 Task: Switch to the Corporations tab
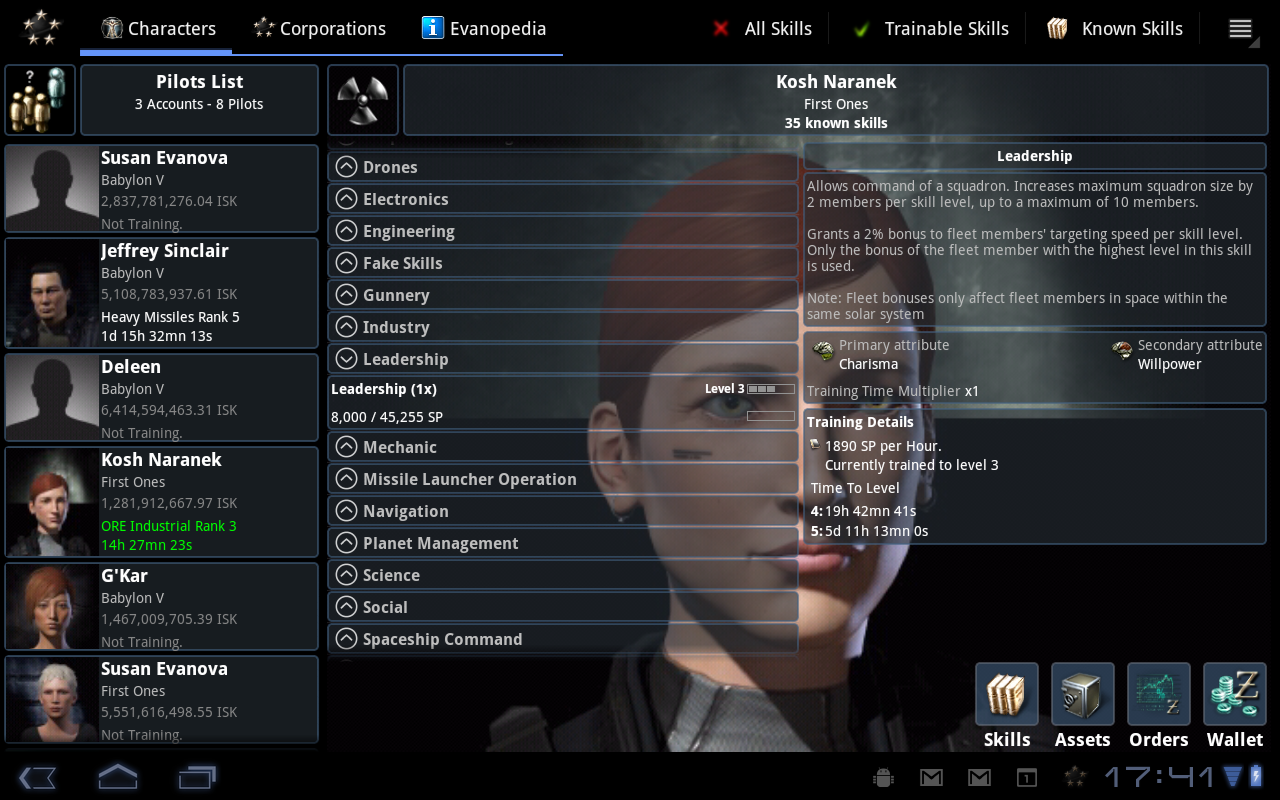click(x=319, y=28)
